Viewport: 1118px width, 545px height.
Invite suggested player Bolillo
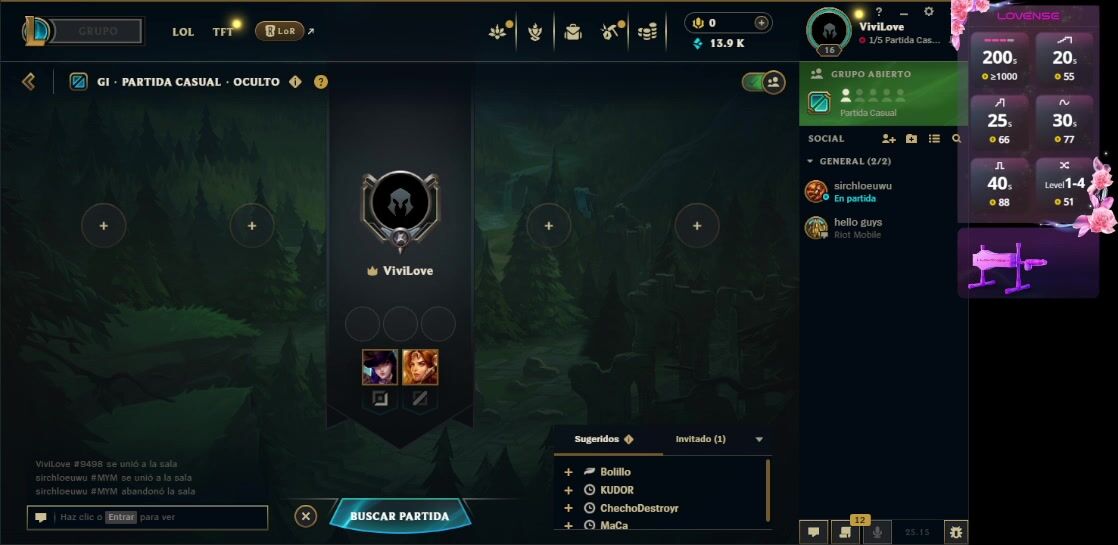[x=568, y=472]
